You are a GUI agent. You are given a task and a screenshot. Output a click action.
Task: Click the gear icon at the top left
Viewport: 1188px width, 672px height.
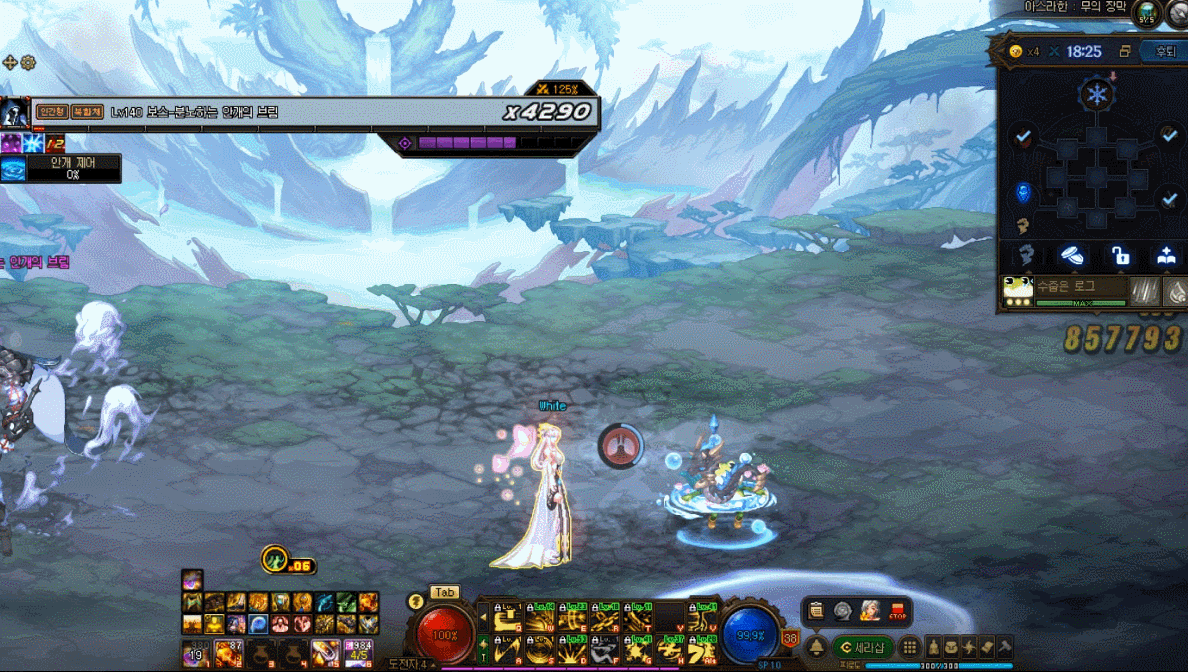coord(28,62)
